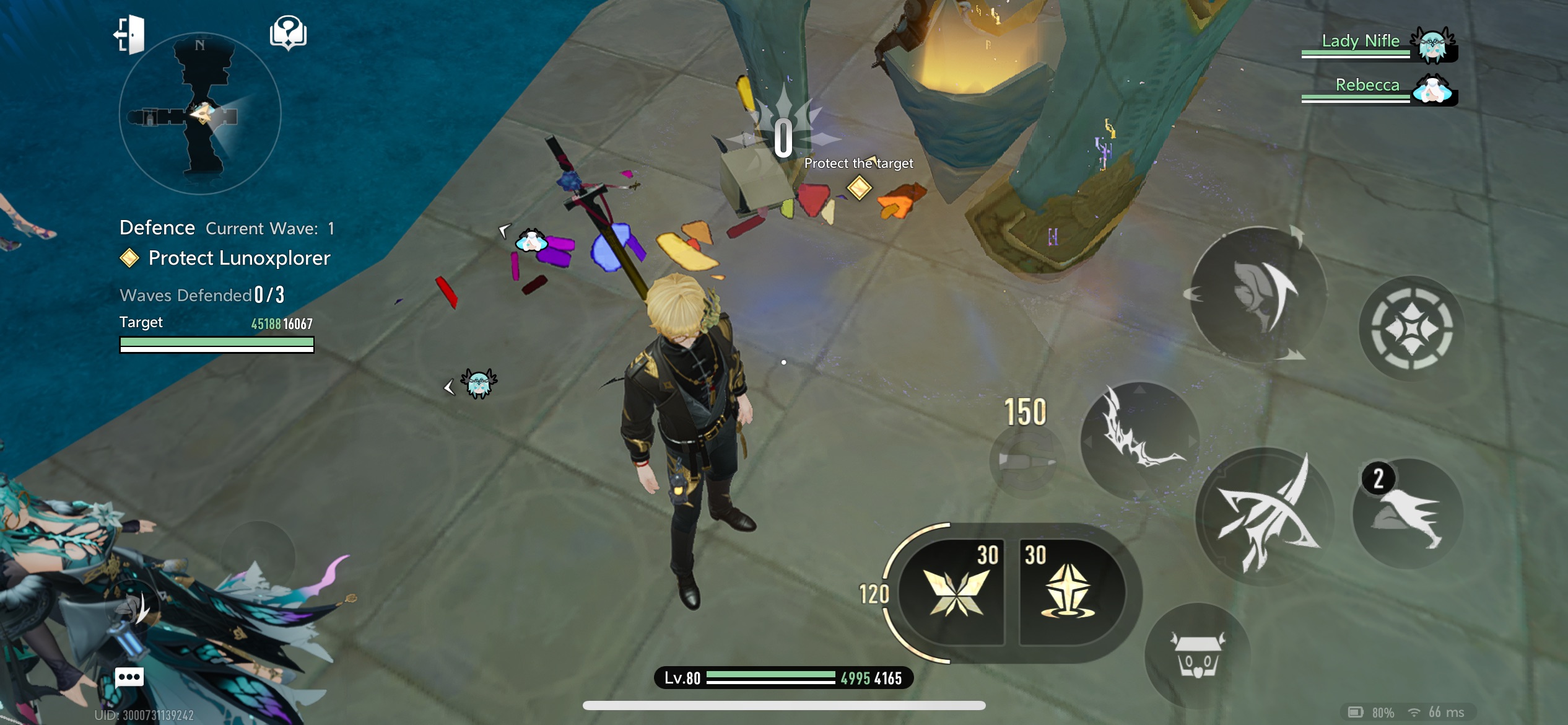Select the Protect Lunoxplorer objective tracker
This screenshot has width=1568, height=725.
[238, 258]
